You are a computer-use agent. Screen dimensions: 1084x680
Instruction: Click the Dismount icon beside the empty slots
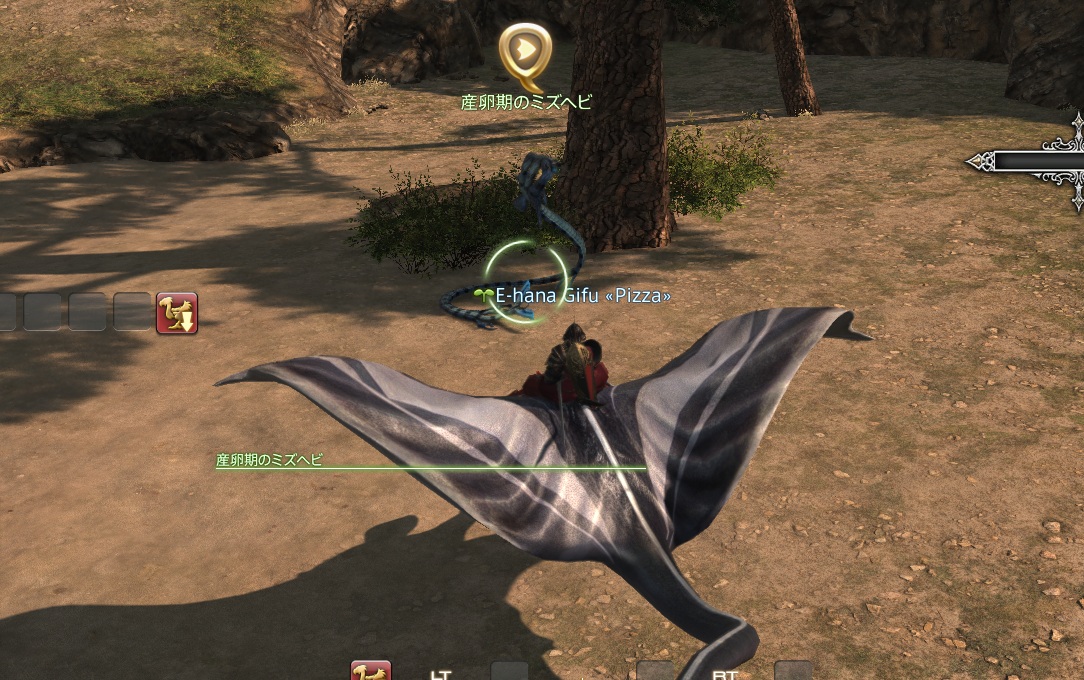(177, 313)
